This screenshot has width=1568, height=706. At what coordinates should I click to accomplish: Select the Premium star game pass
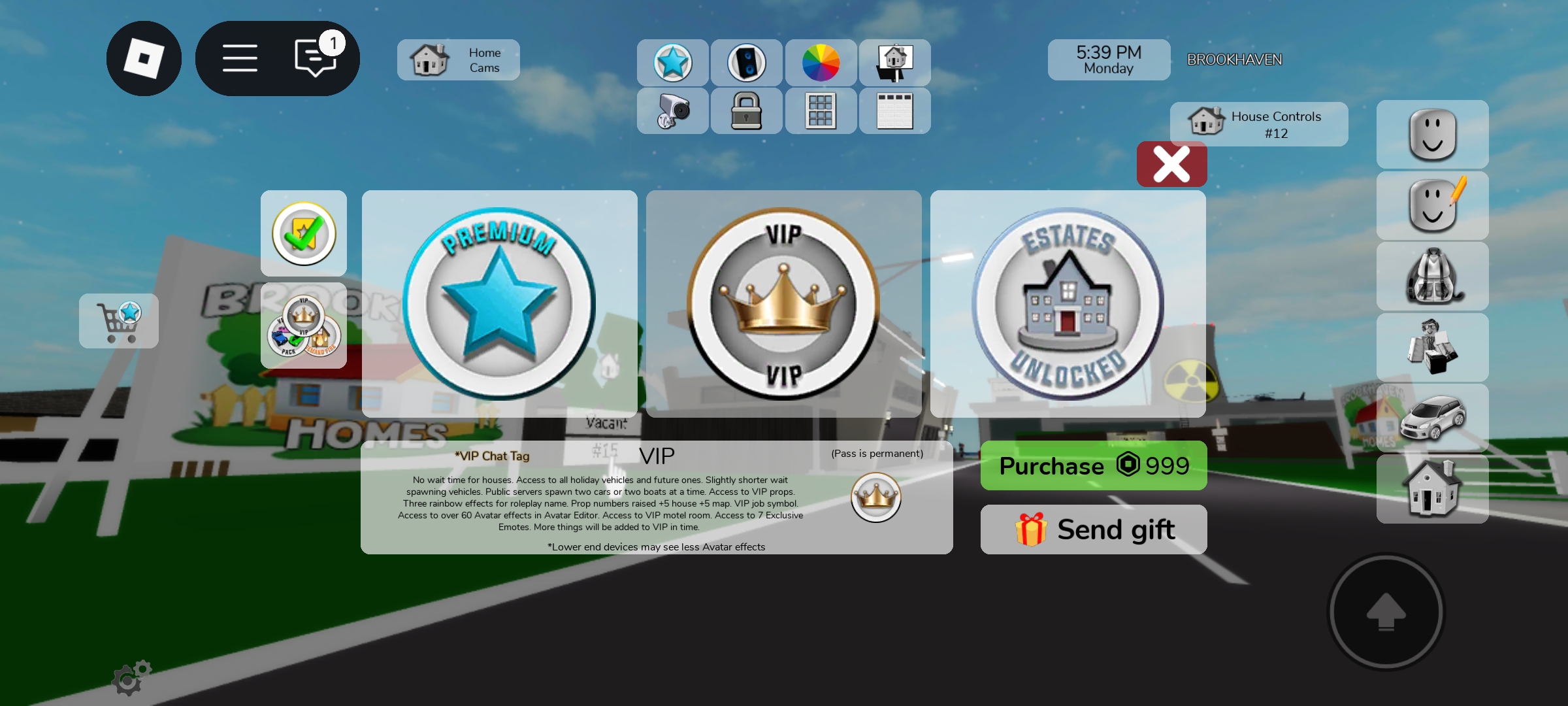point(499,304)
